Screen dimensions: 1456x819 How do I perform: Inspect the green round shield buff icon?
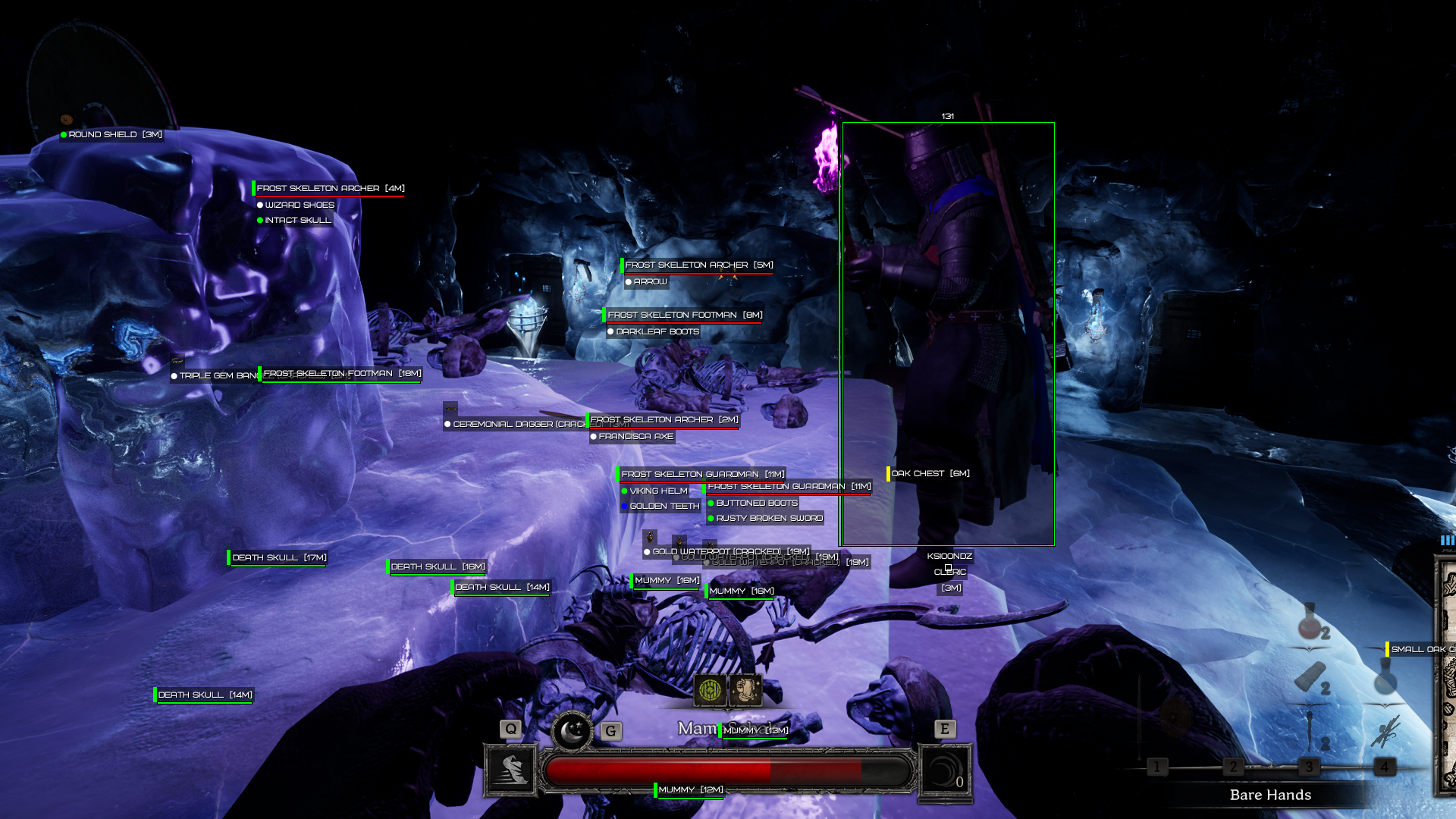(710, 690)
